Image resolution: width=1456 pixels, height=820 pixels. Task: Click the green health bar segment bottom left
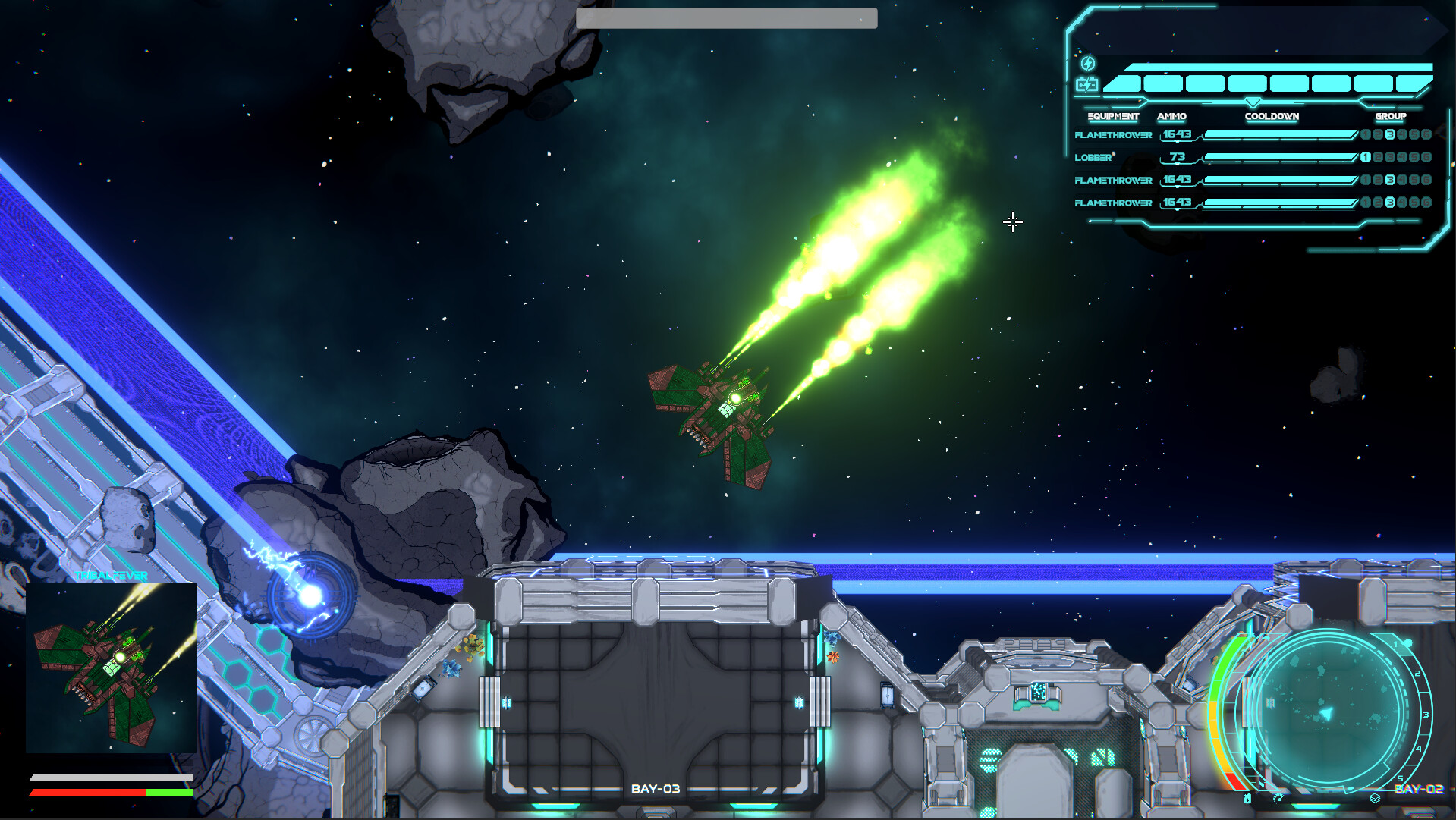(171, 792)
